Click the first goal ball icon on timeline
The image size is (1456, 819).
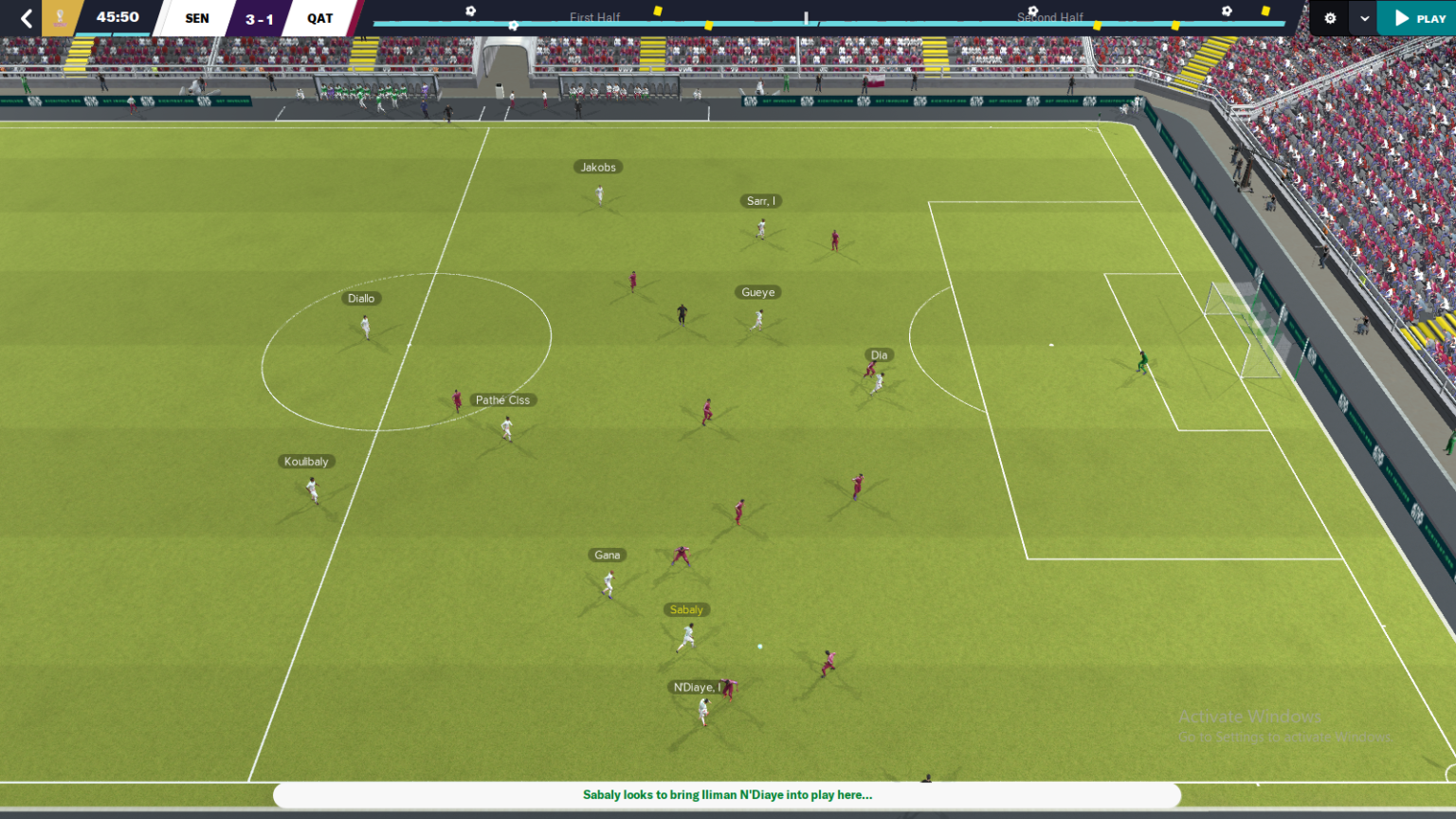[469, 10]
